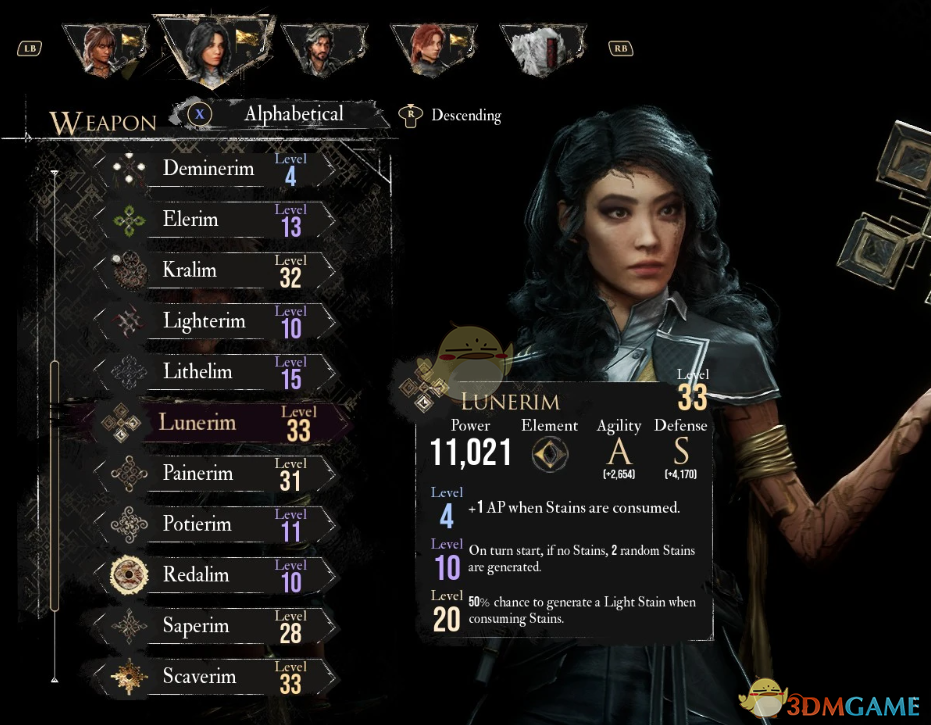Viewport: 931px width, 725px height.
Task: Select the bearded man's character portrait
Action: (318, 50)
